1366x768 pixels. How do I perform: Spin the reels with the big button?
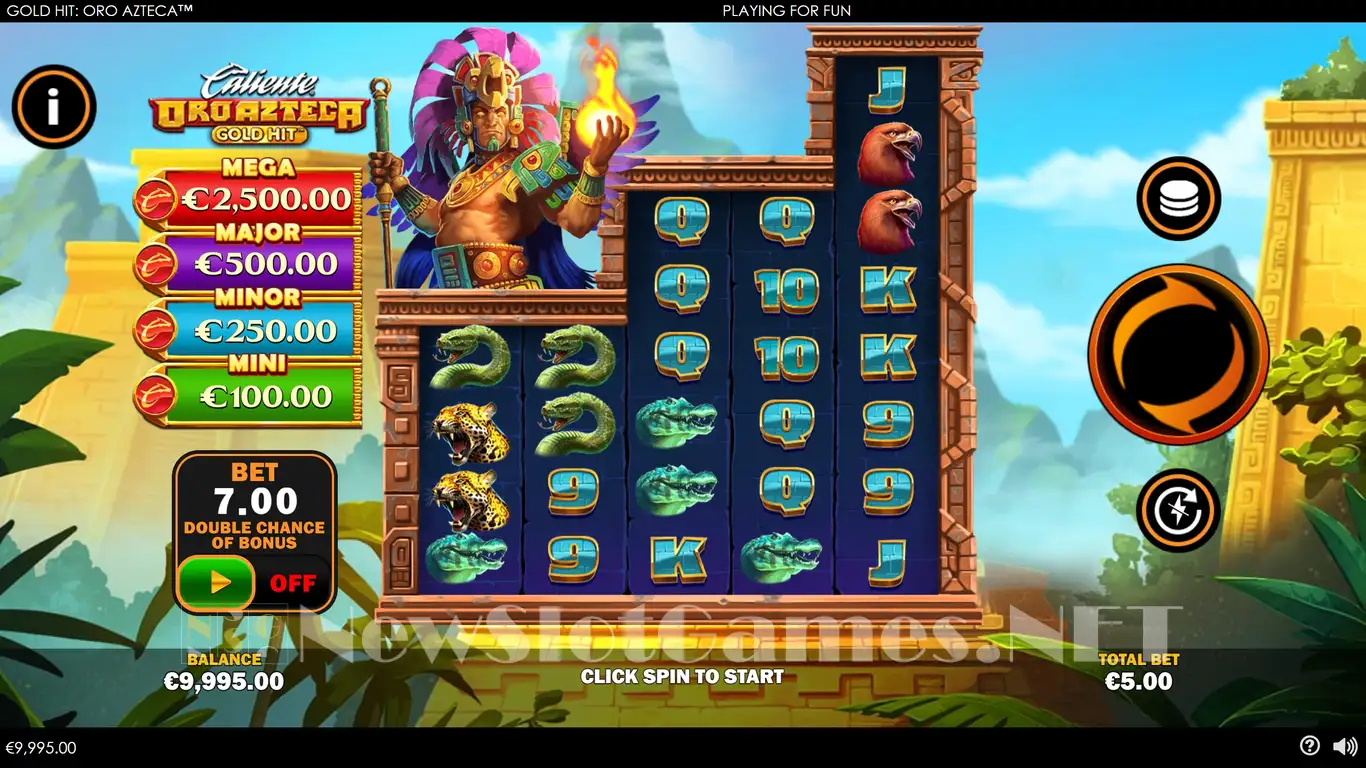1178,354
